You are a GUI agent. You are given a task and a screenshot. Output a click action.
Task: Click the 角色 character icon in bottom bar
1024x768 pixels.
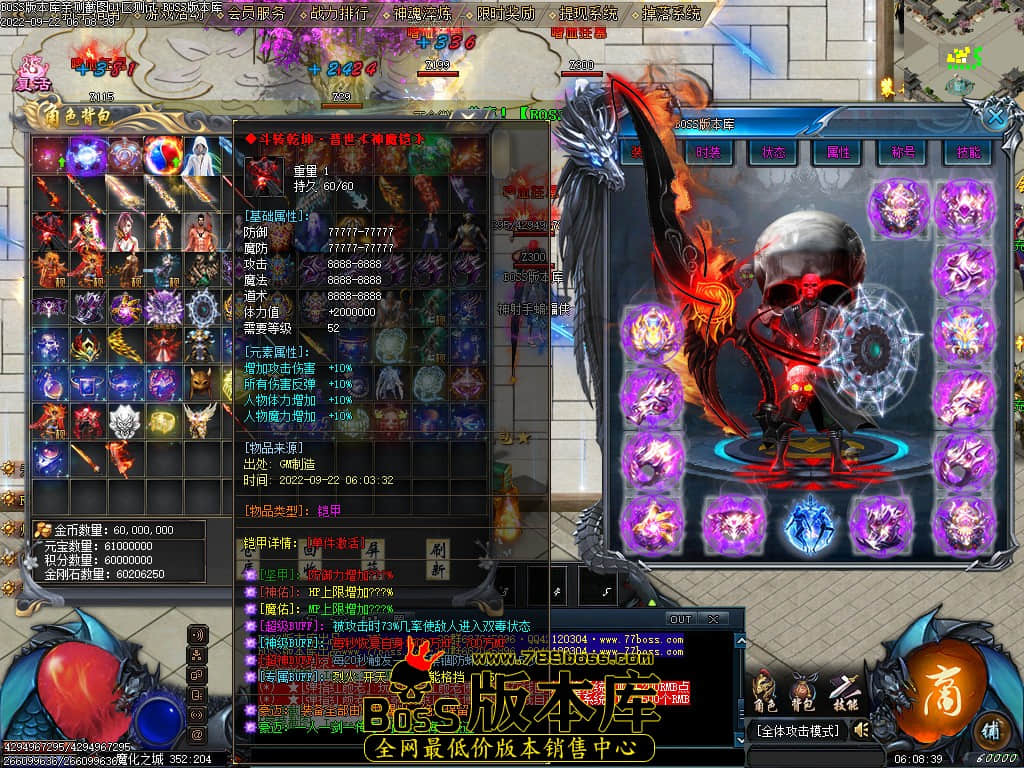(x=765, y=691)
